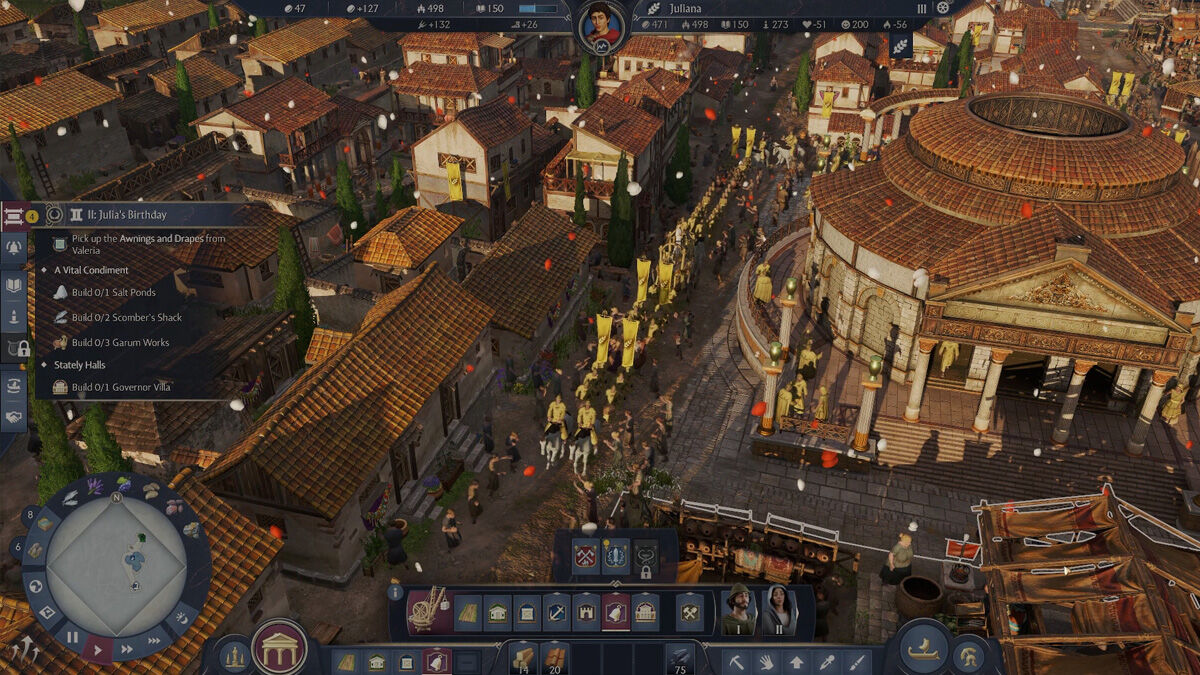Set game speed to normal play

[x=97, y=649]
